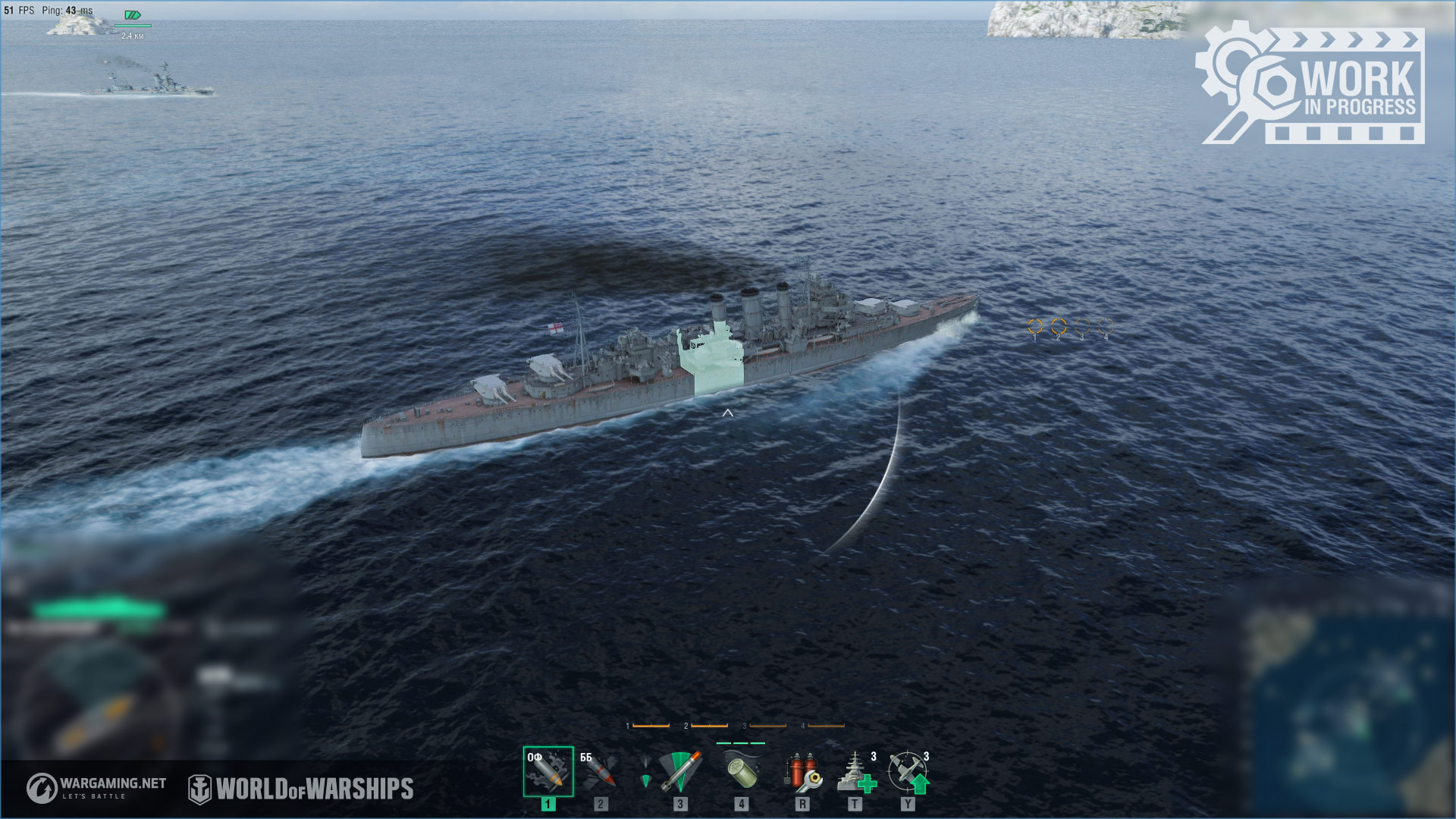Activate the Damage Control Party consumable

(x=802, y=771)
